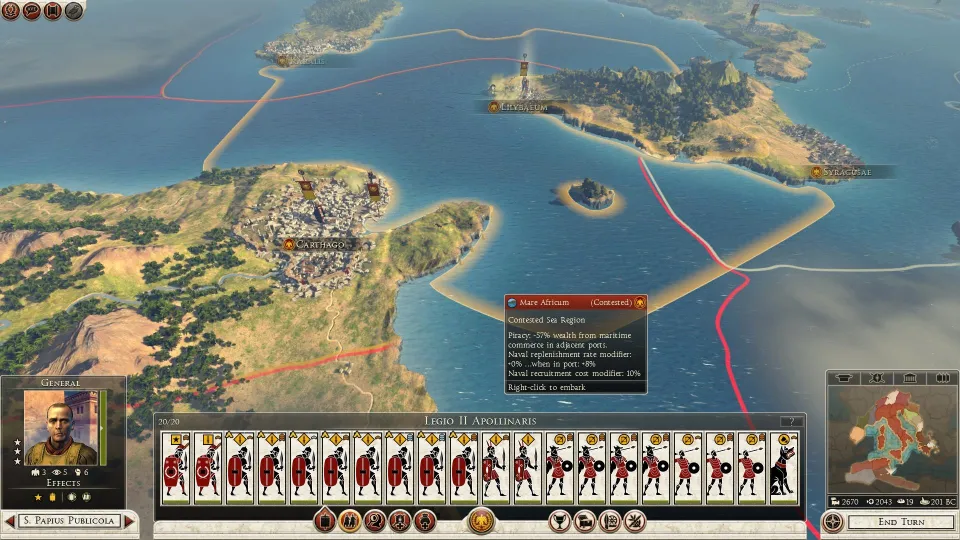960x540 pixels.
Task: Select Syracusae settlement label
Action: 846,172
